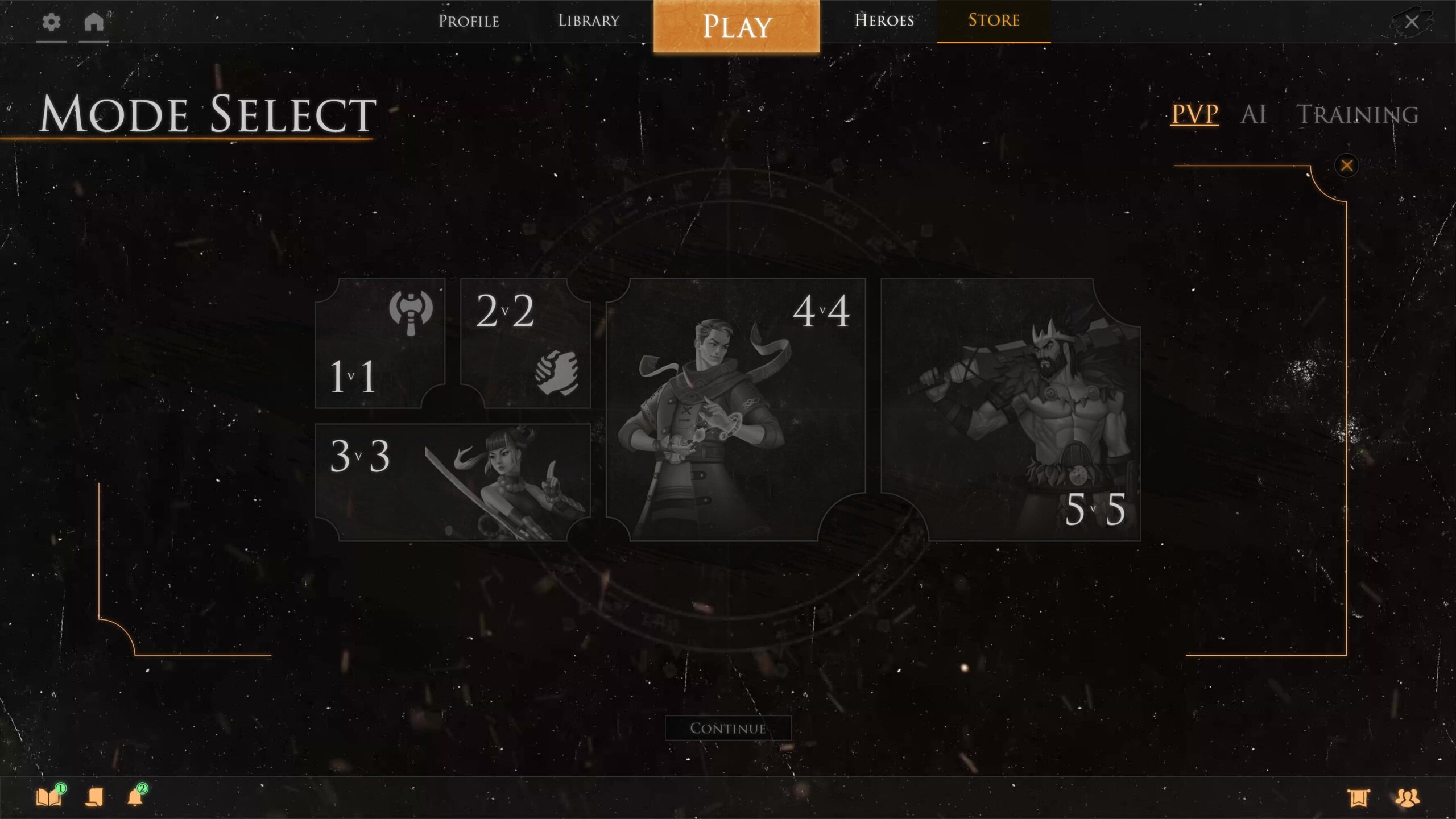Choose the 2v2 mode tile
The image size is (1456, 819).
point(525,344)
